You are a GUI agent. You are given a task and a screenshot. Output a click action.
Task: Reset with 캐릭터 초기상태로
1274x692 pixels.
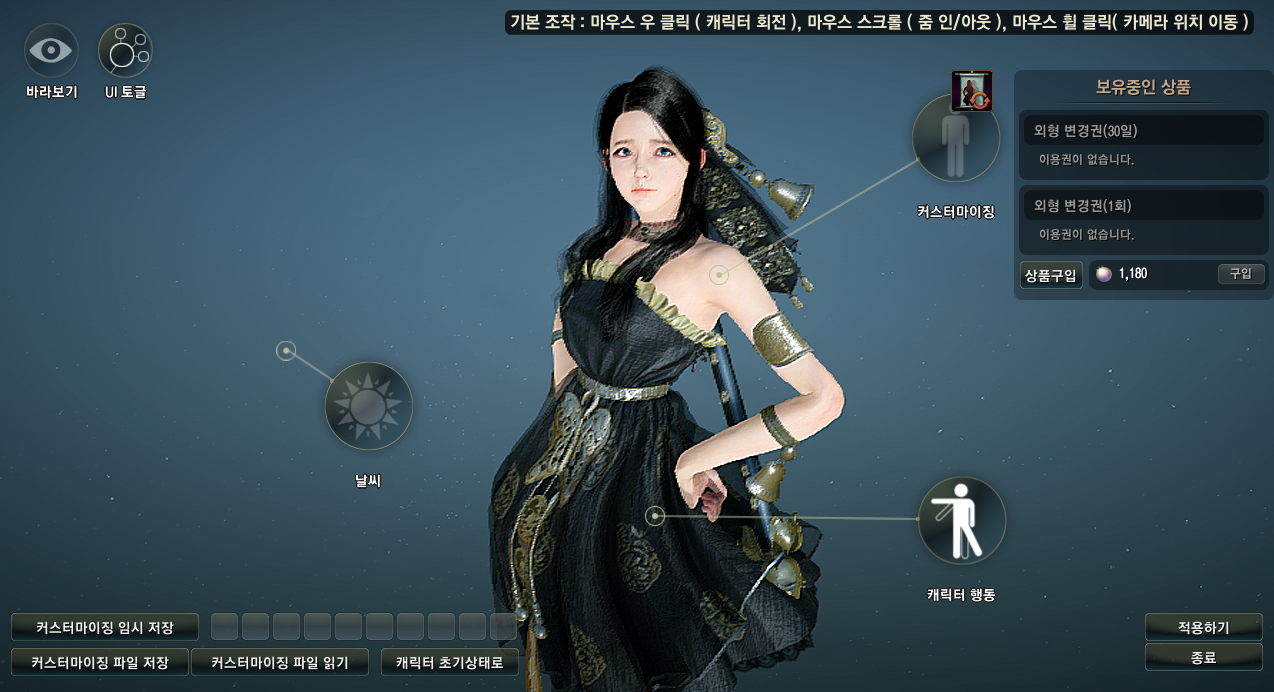(450, 662)
